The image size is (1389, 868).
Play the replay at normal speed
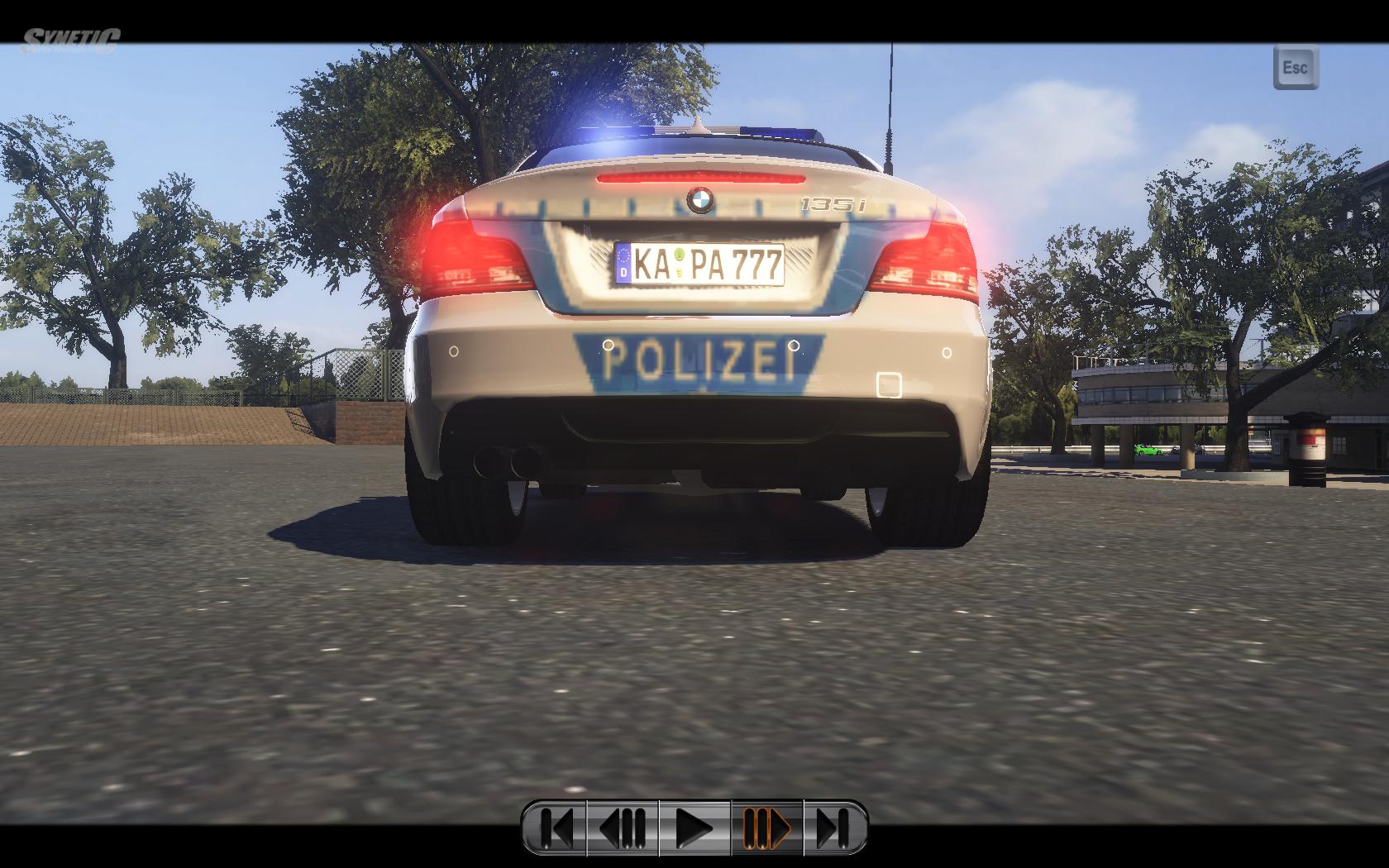pos(694,827)
